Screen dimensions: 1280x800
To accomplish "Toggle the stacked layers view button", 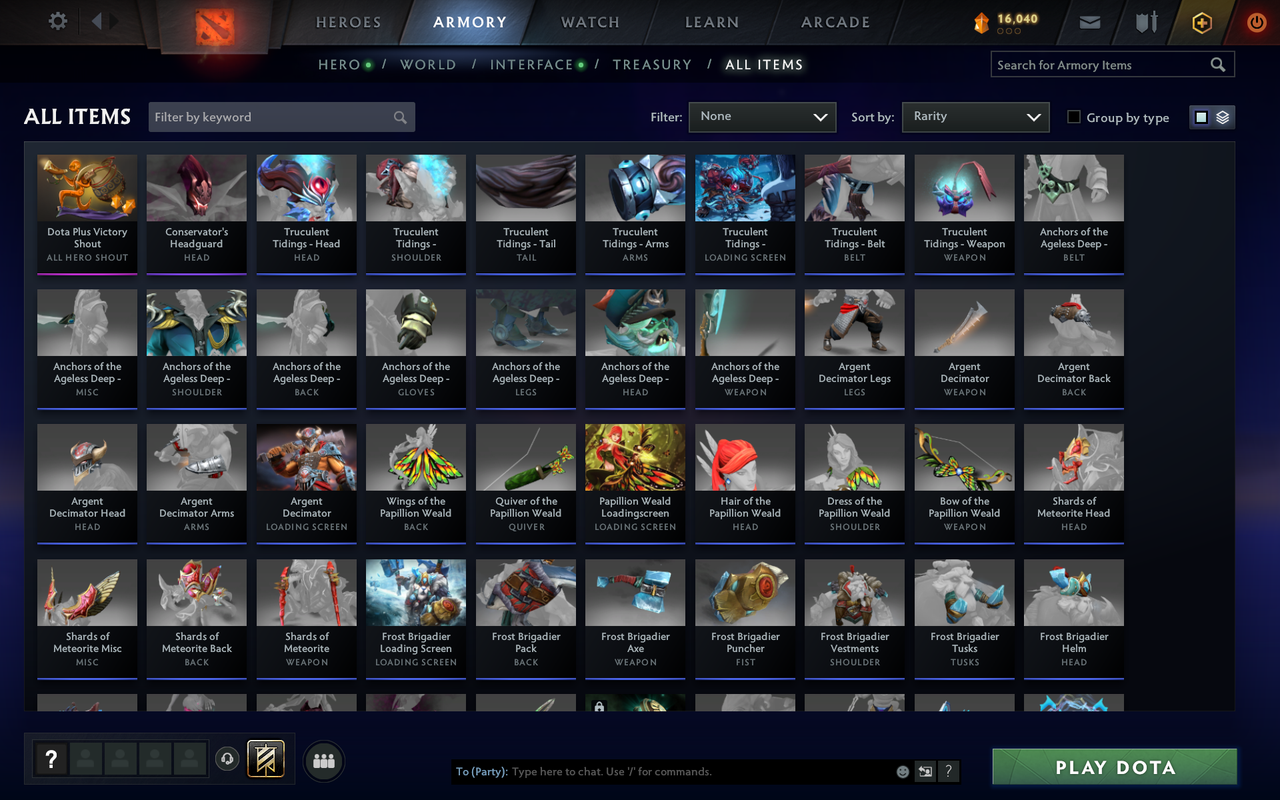I will pos(1223,116).
